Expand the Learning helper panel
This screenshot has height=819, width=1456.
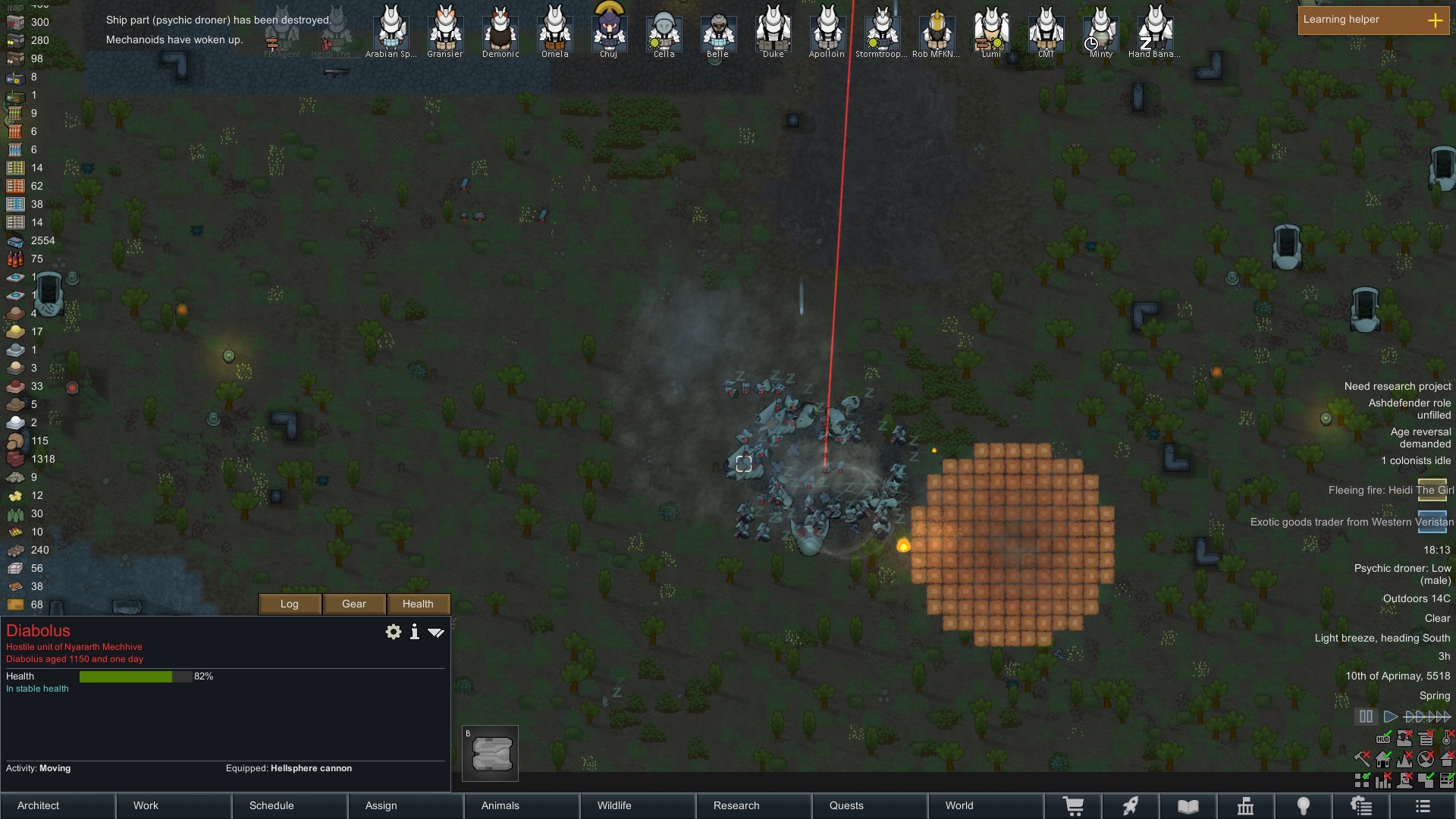tap(1435, 20)
